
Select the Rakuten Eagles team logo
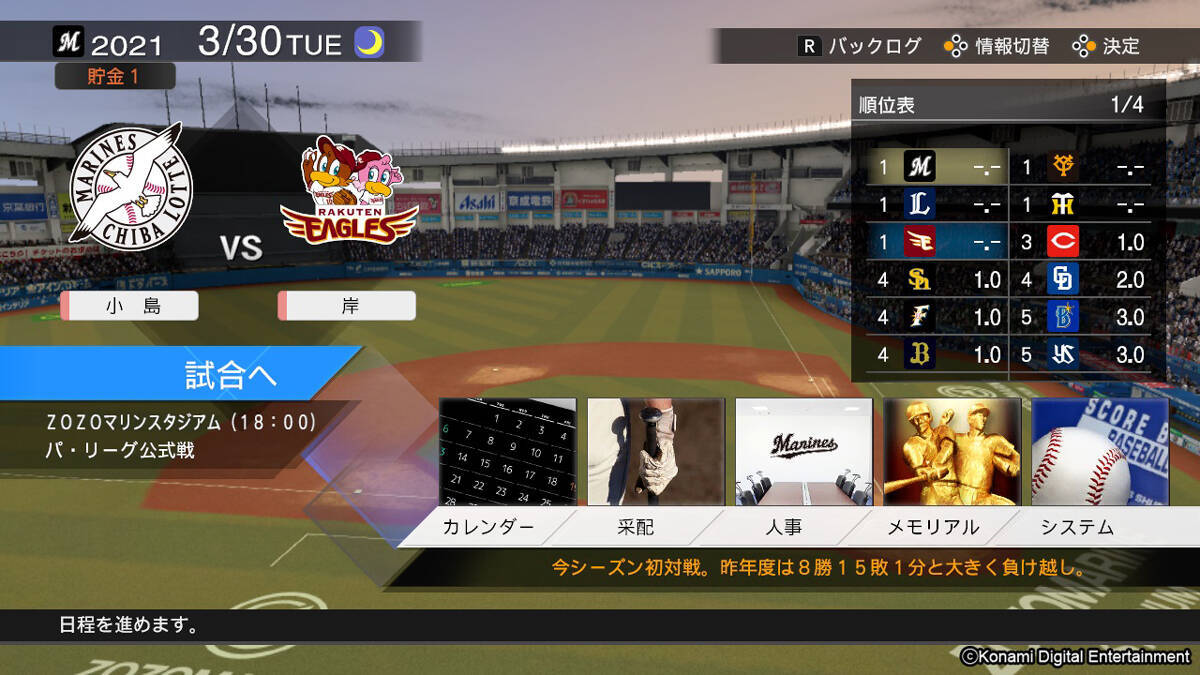click(349, 190)
